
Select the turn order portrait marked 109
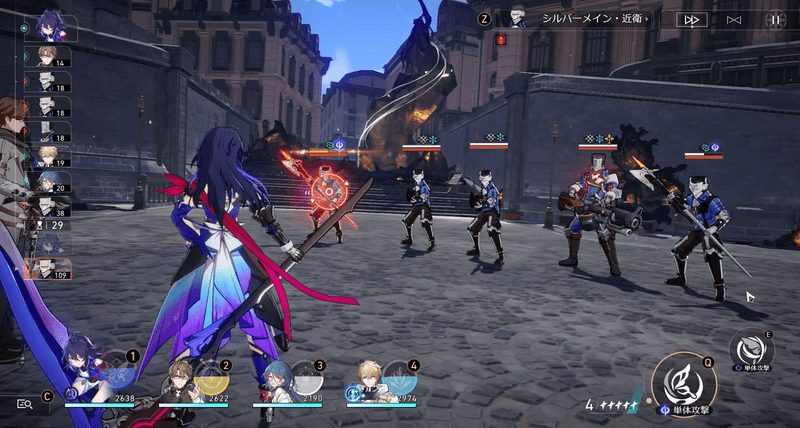pyautogui.click(x=47, y=268)
